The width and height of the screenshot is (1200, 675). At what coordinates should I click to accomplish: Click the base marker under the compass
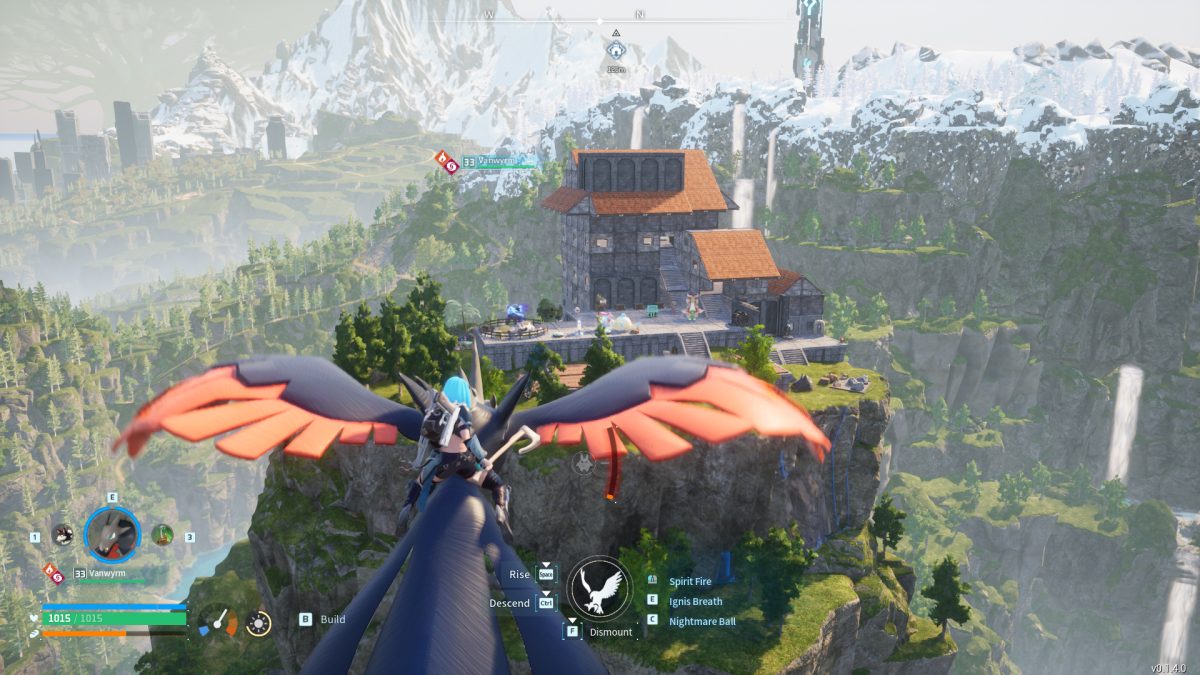tap(615, 48)
